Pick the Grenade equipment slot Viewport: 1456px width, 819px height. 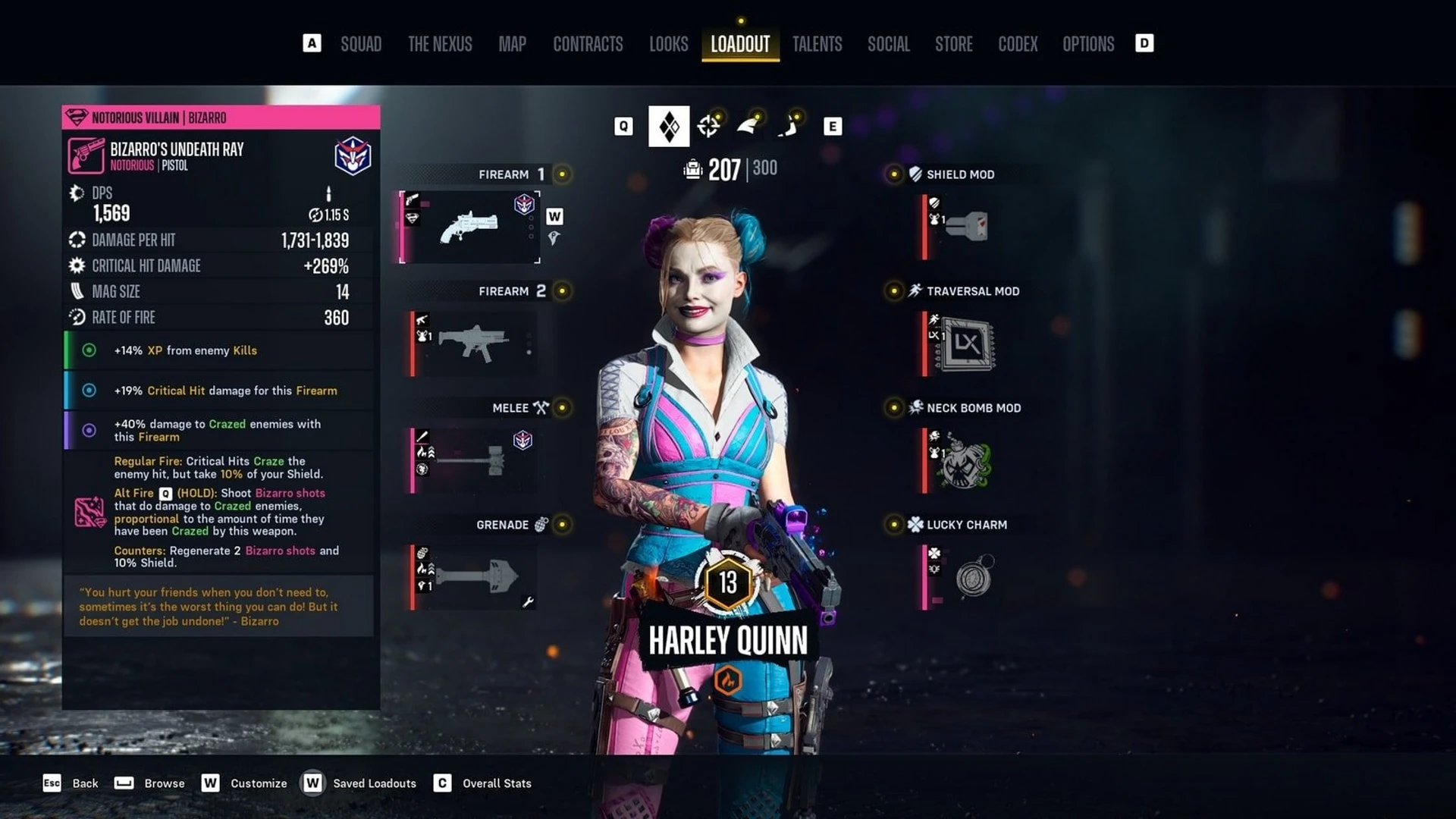(472, 577)
